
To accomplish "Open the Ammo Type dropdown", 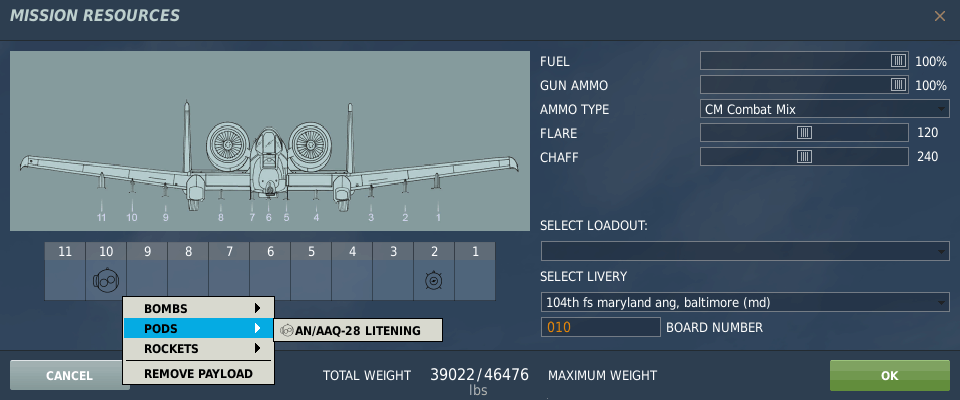I will [x=824, y=109].
